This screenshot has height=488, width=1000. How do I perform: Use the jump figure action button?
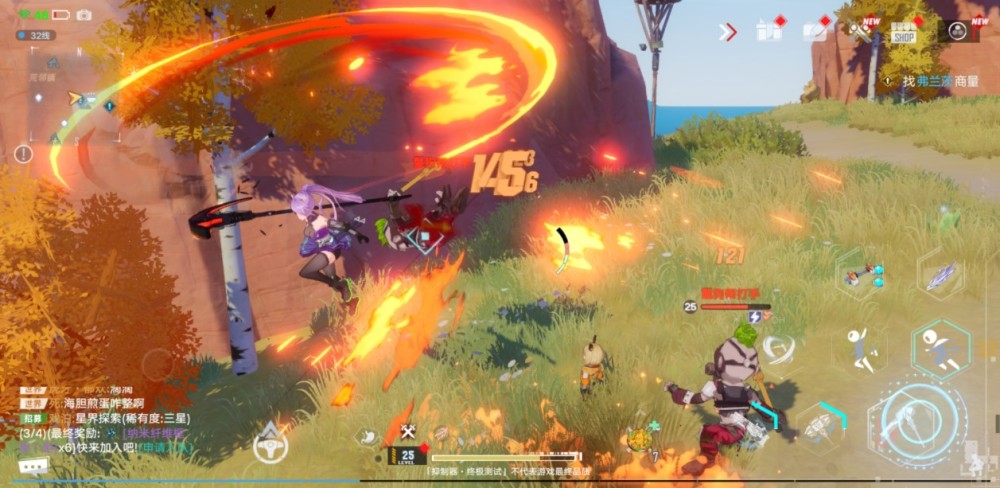coord(858,347)
